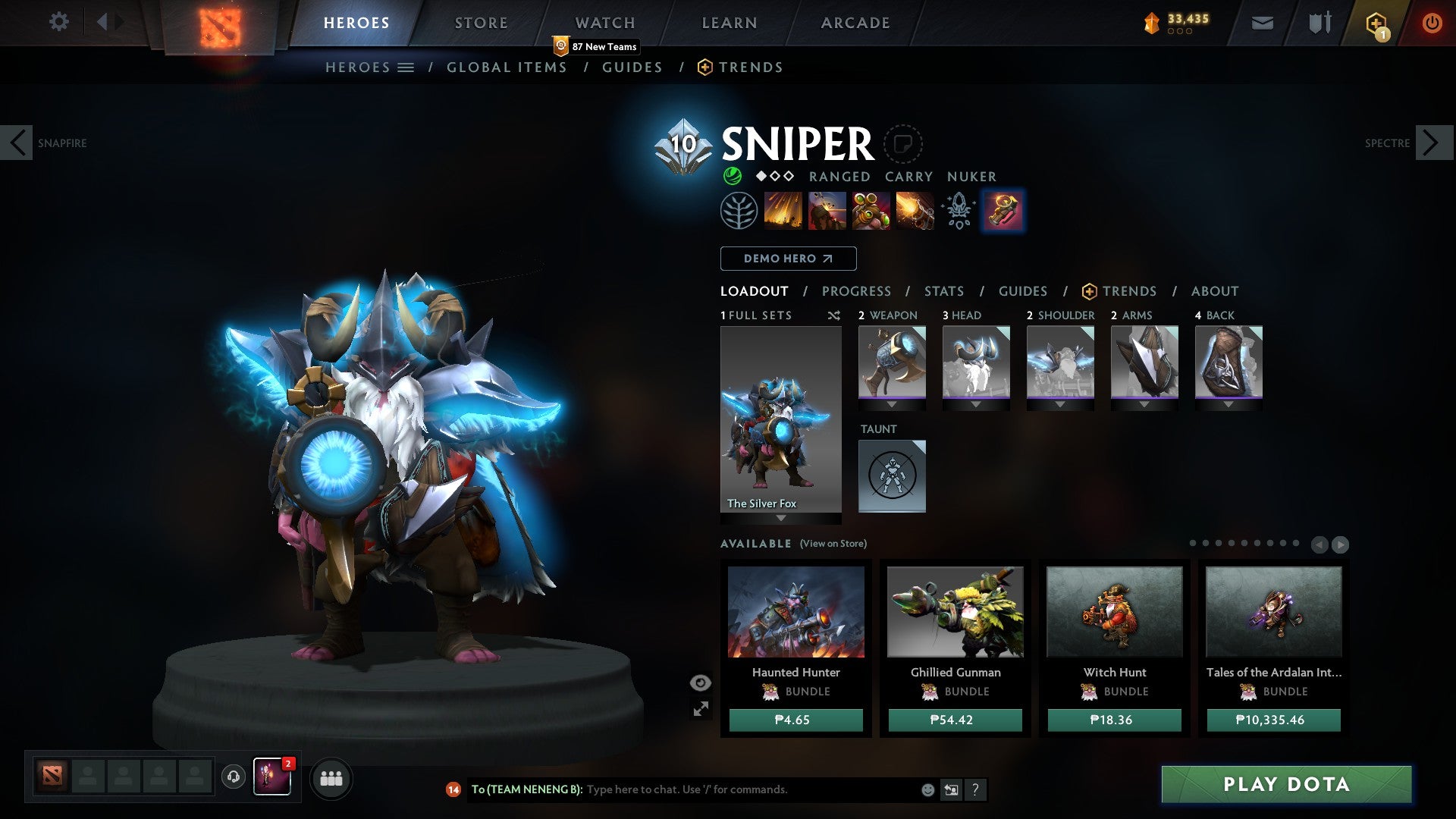Open the WATCH menu in the top navigation
Viewport: 1456px width, 819px height.
(604, 22)
